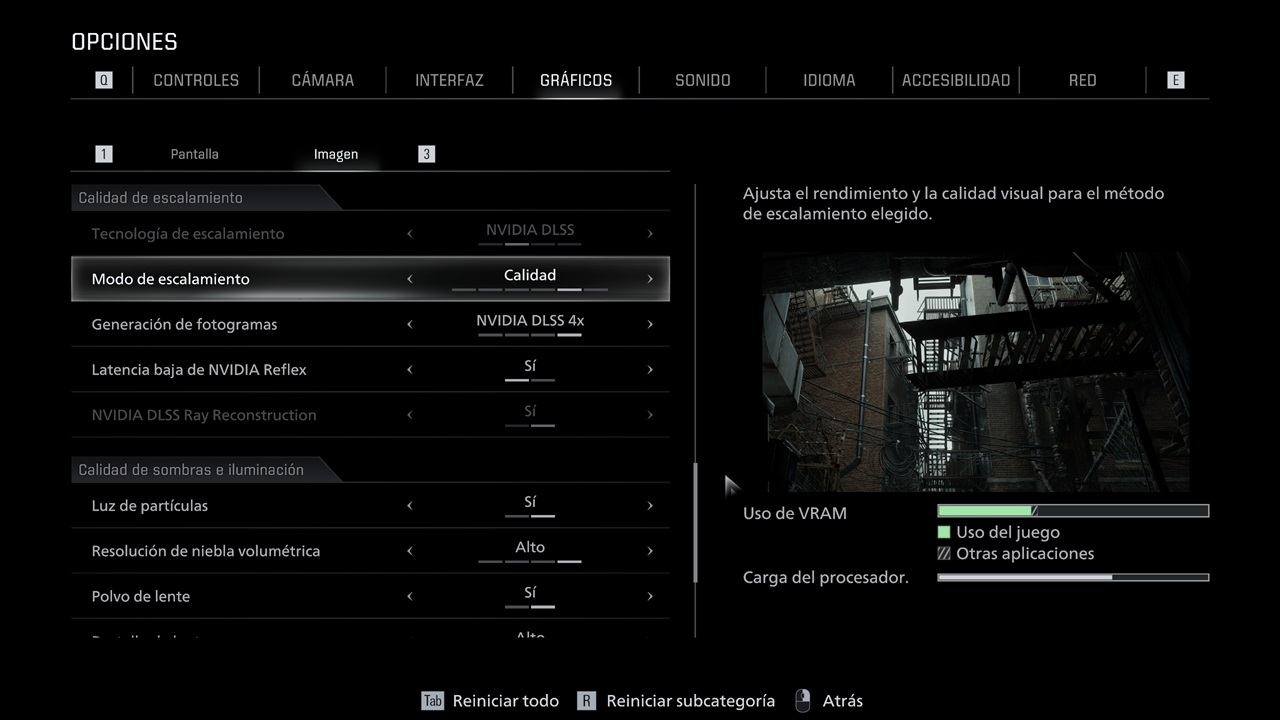Click the E key icon for next category
1280x720 pixels.
coord(1175,79)
